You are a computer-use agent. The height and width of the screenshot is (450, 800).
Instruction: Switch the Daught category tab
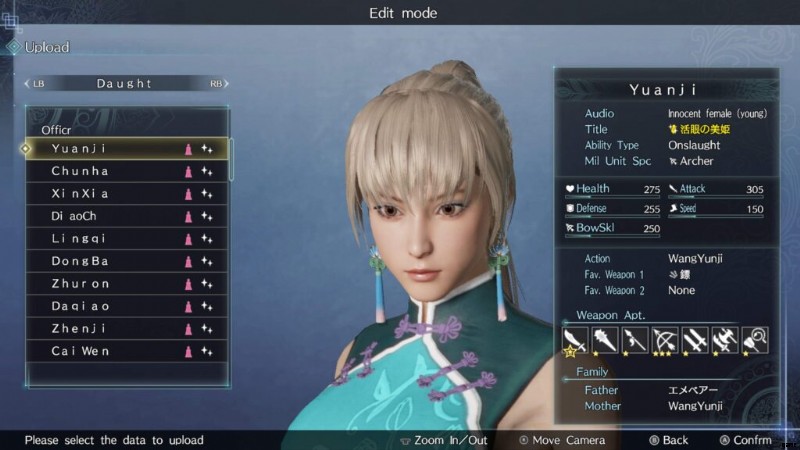coord(125,84)
